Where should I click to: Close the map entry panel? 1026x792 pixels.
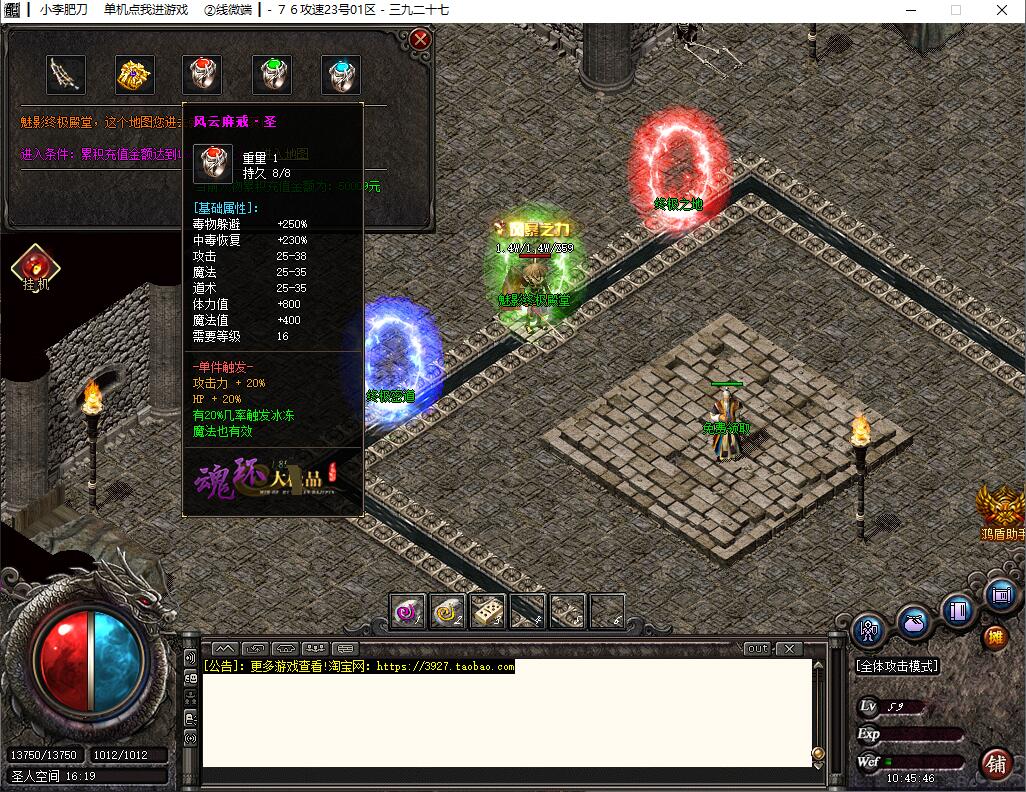421,40
